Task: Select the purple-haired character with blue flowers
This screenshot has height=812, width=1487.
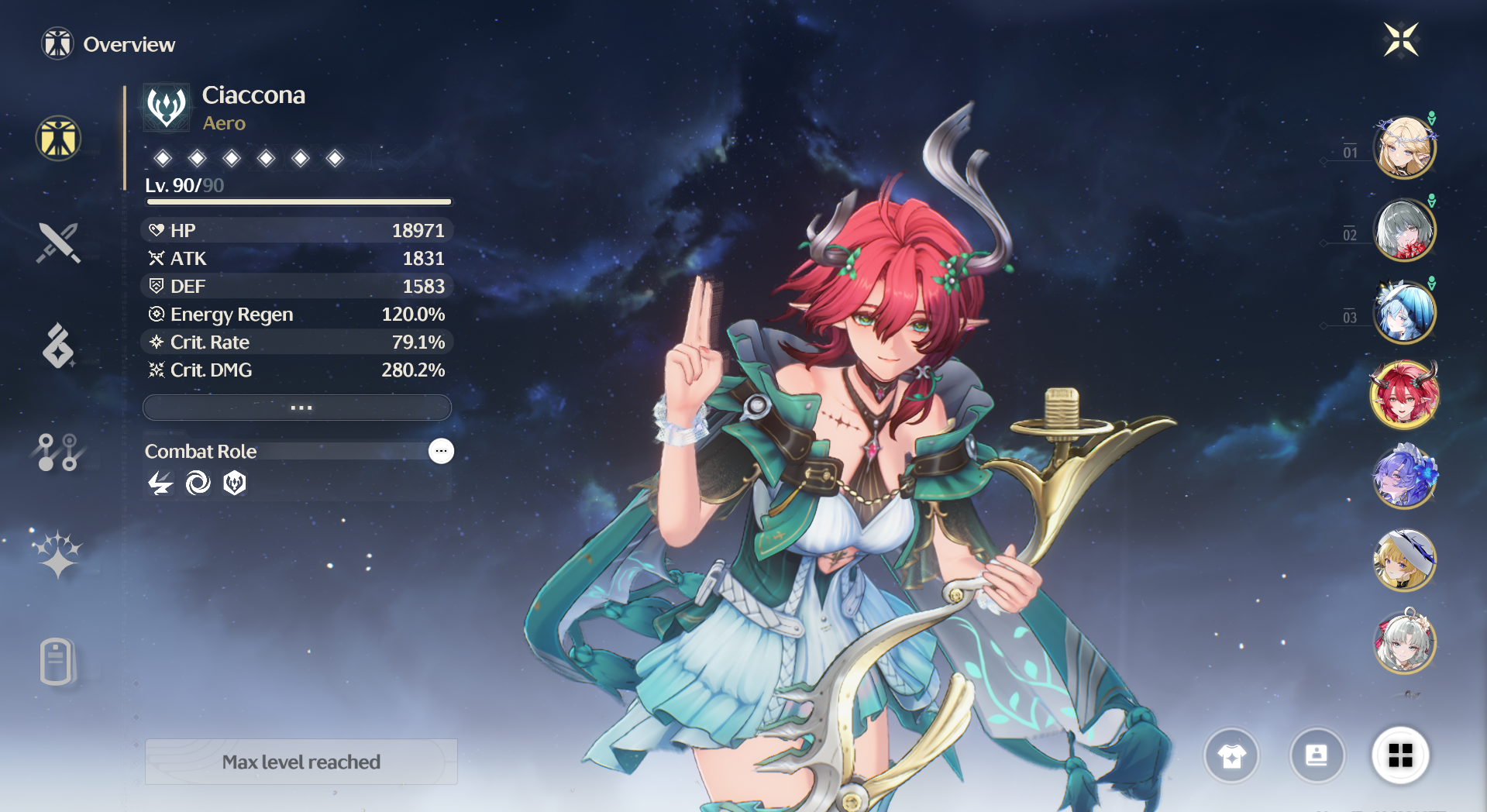Action: [x=1404, y=477]
